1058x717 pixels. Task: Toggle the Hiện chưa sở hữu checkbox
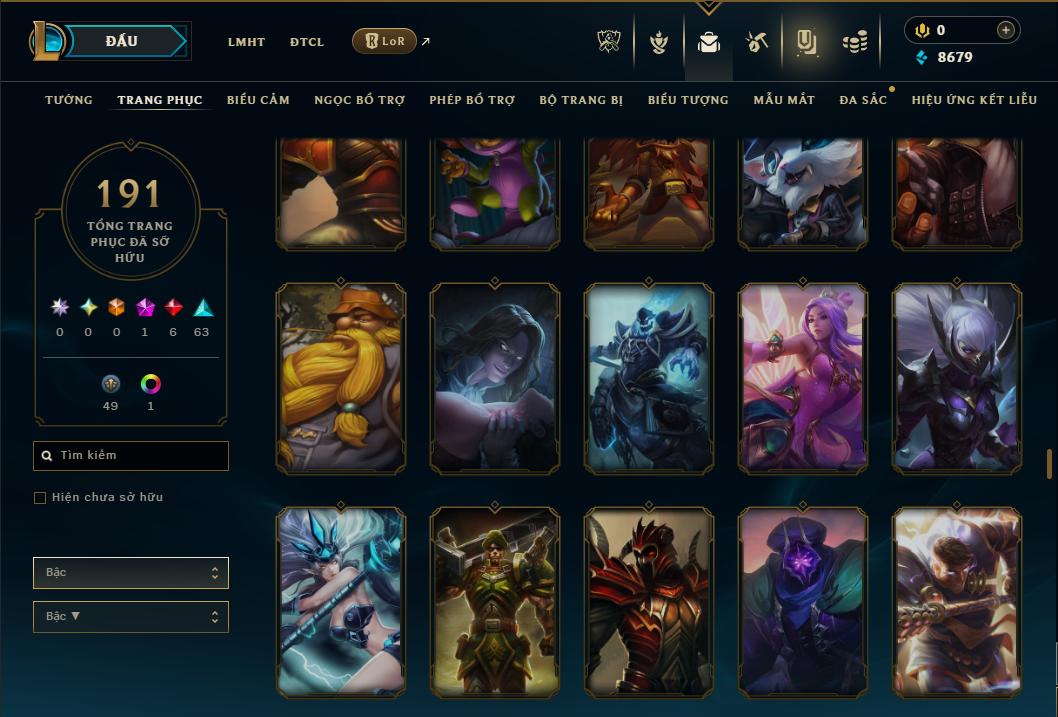(40, 497)
